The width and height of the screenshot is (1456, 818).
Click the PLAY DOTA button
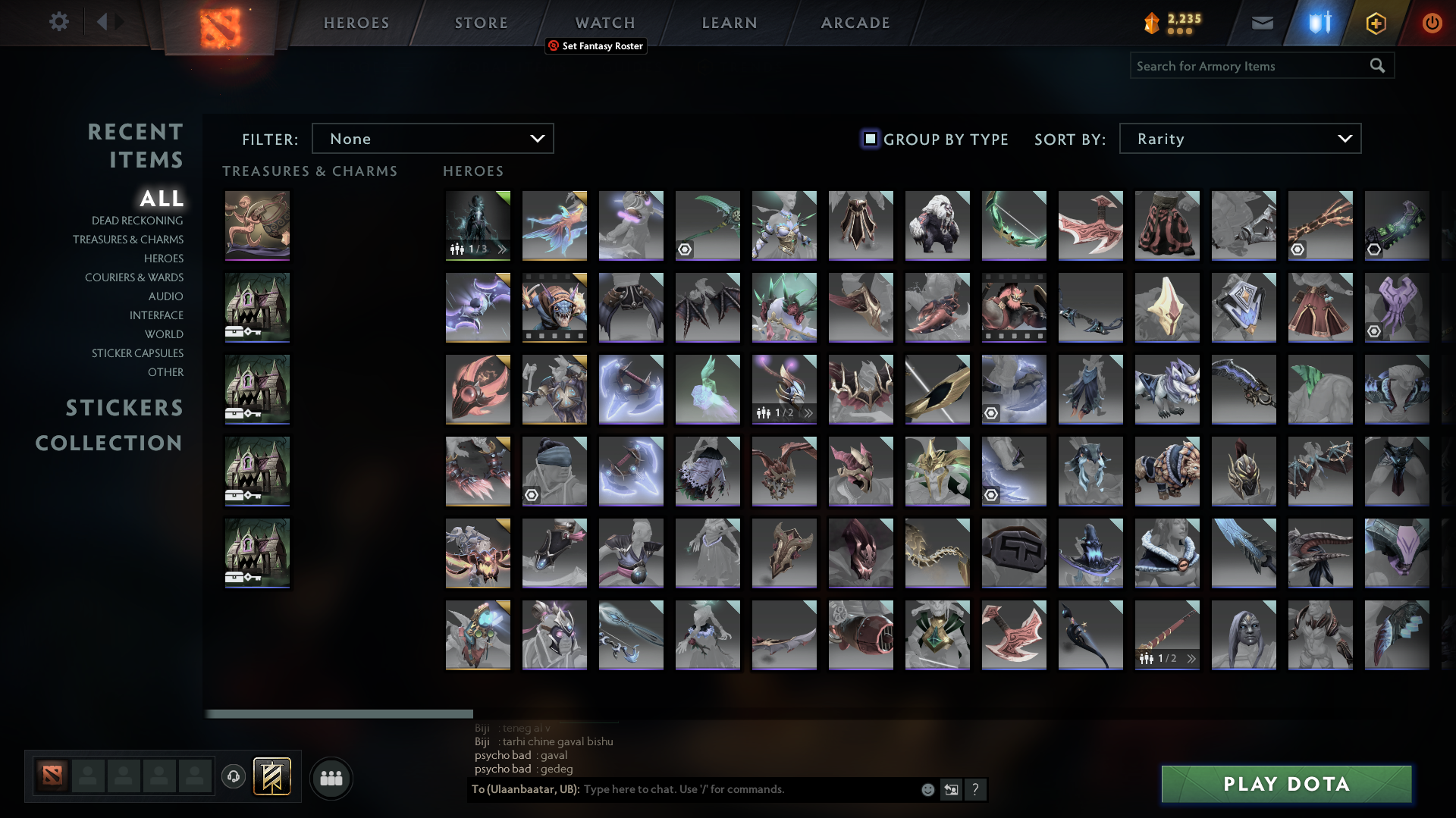[1285, 784]
